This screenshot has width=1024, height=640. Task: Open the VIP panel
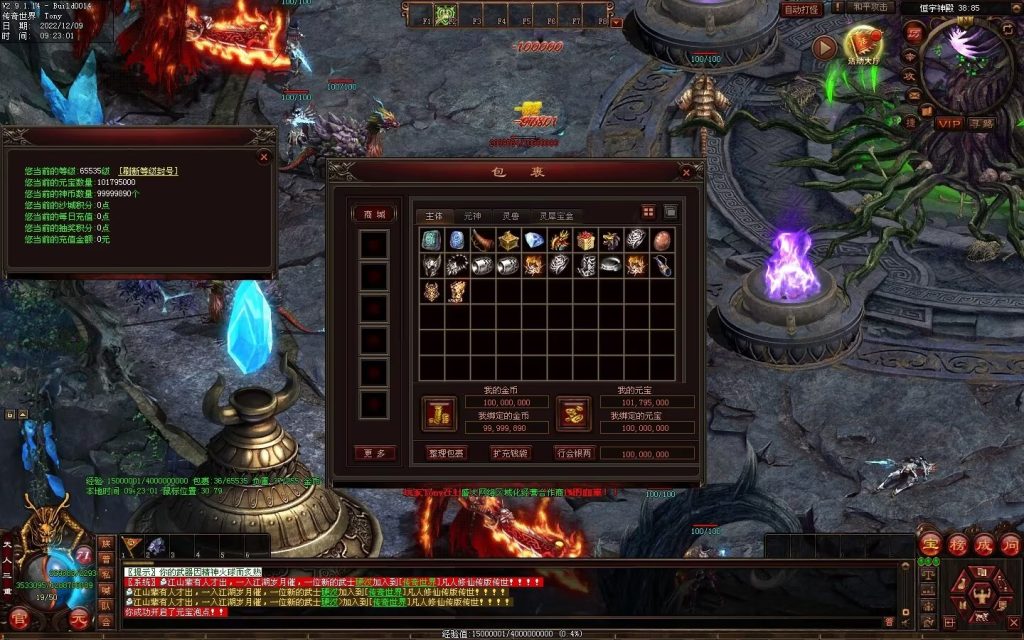(x=948, y=123)
